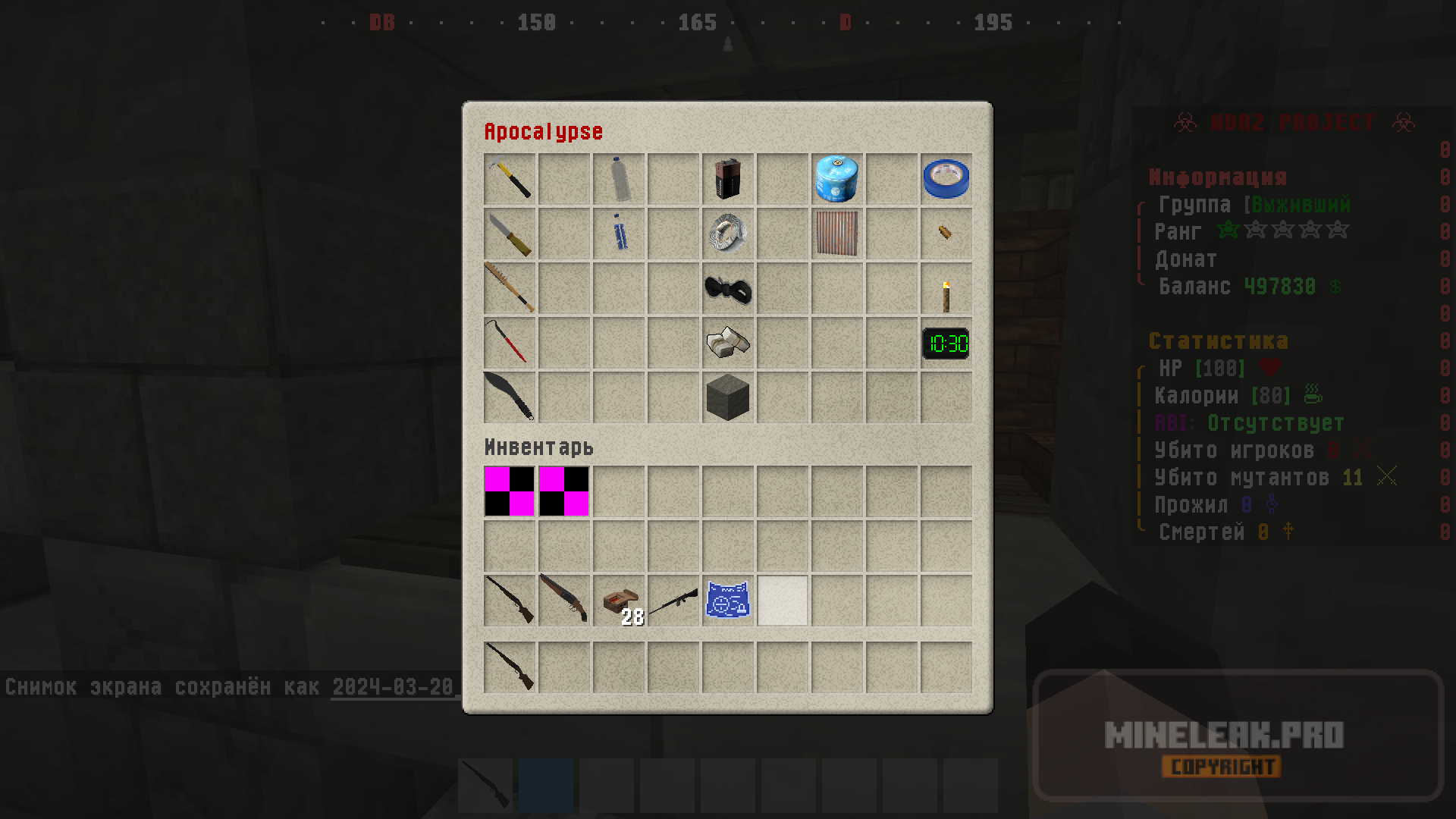
Task: Pick up the combat knife
Action: pos(510,234)
